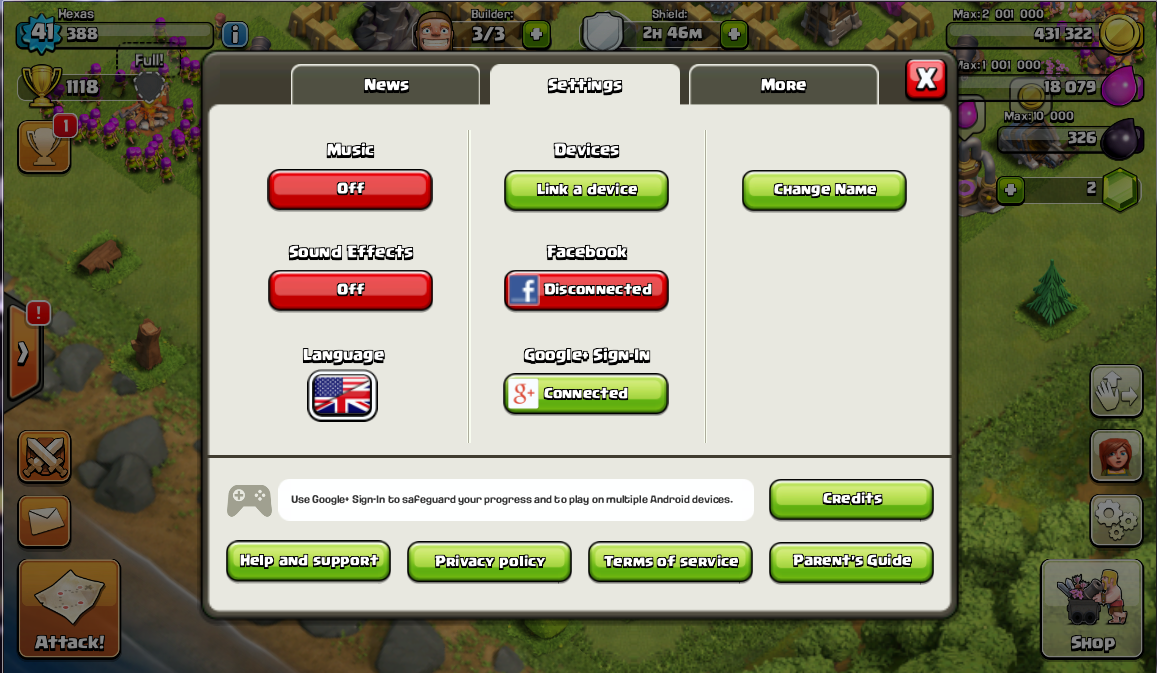Viewport: 1157px width, 673px height.
Task: View the game Credits
Action: click(851, 498)
